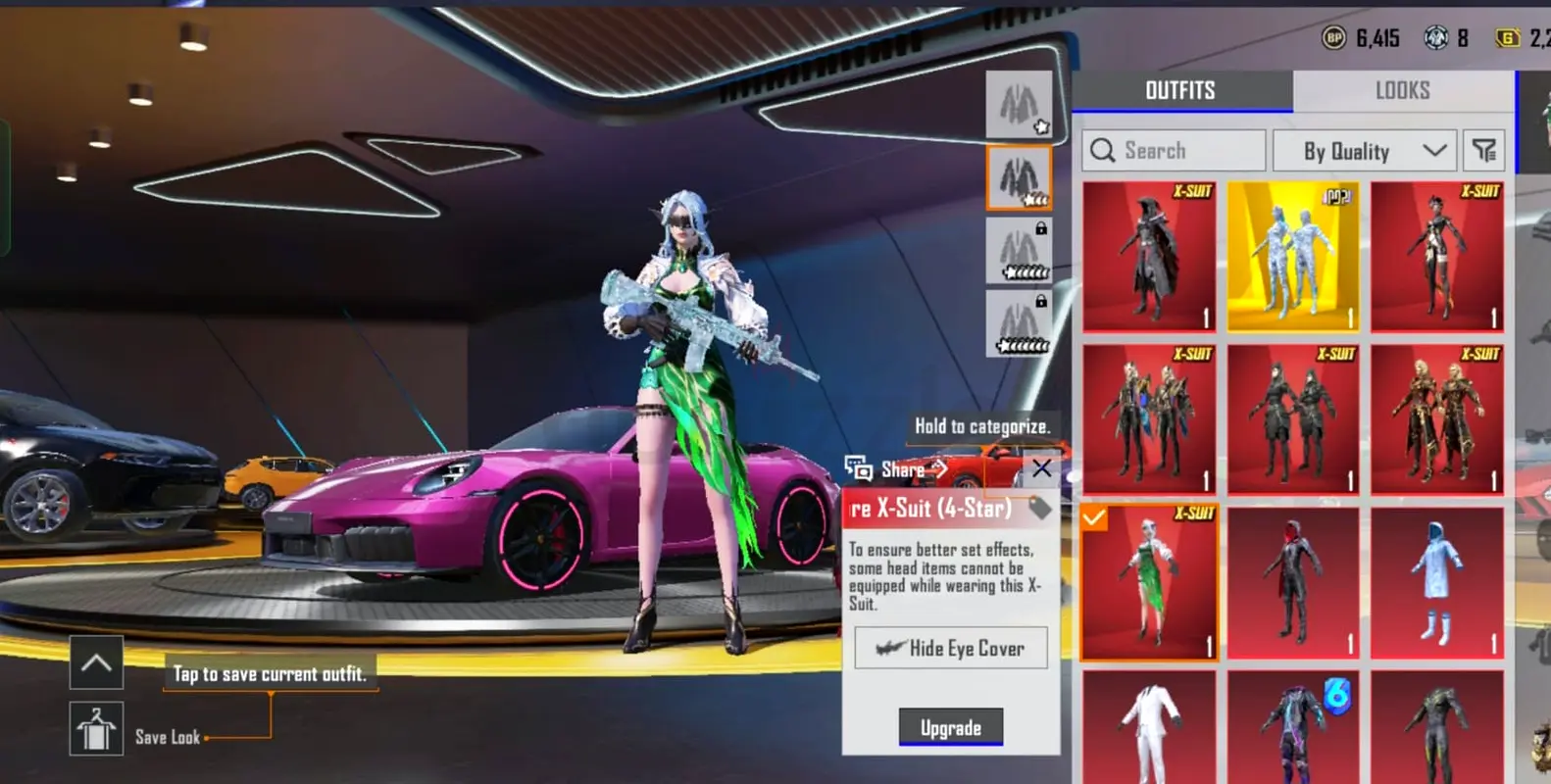Select the dark hooded cloak X-Suit
The width and height of the screenshot is (1551, 784).
click(1149, 257)
